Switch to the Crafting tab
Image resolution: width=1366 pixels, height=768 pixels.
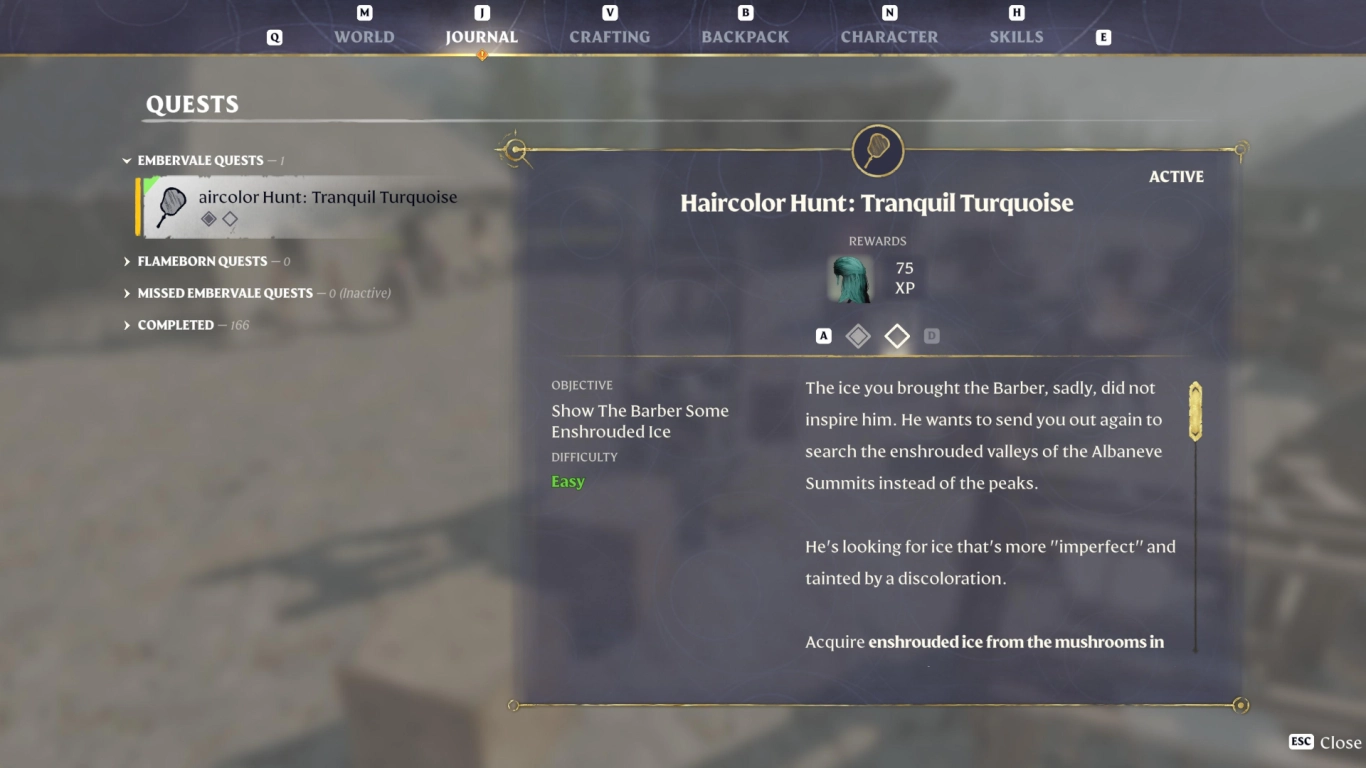[x=609, y=37]
